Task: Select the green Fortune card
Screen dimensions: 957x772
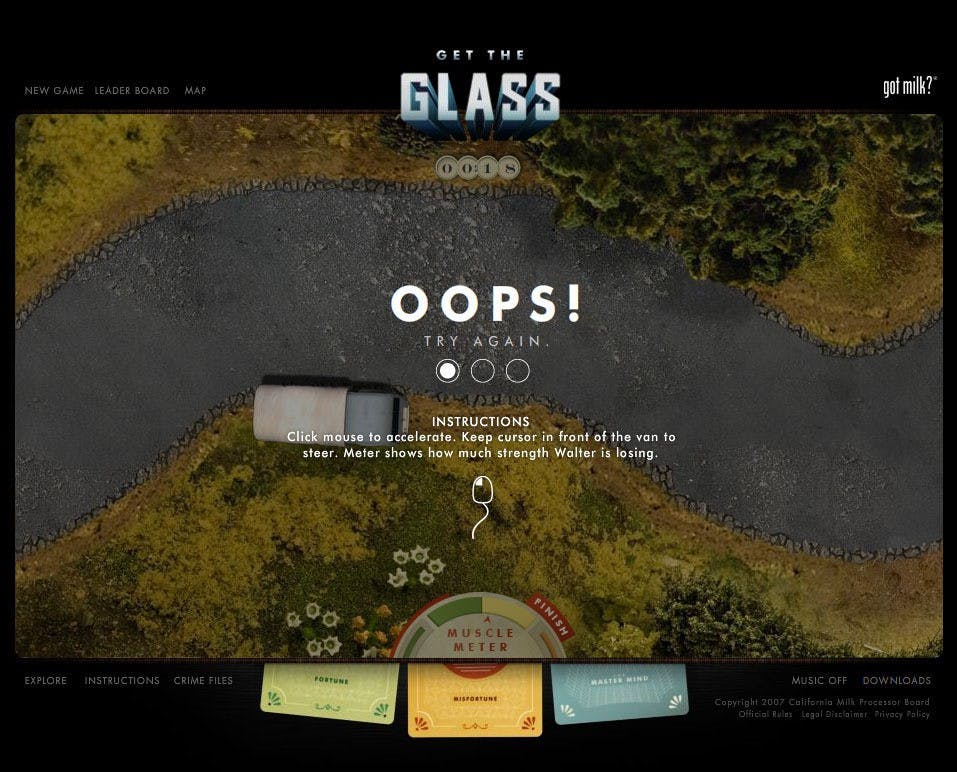Action: 328,694
